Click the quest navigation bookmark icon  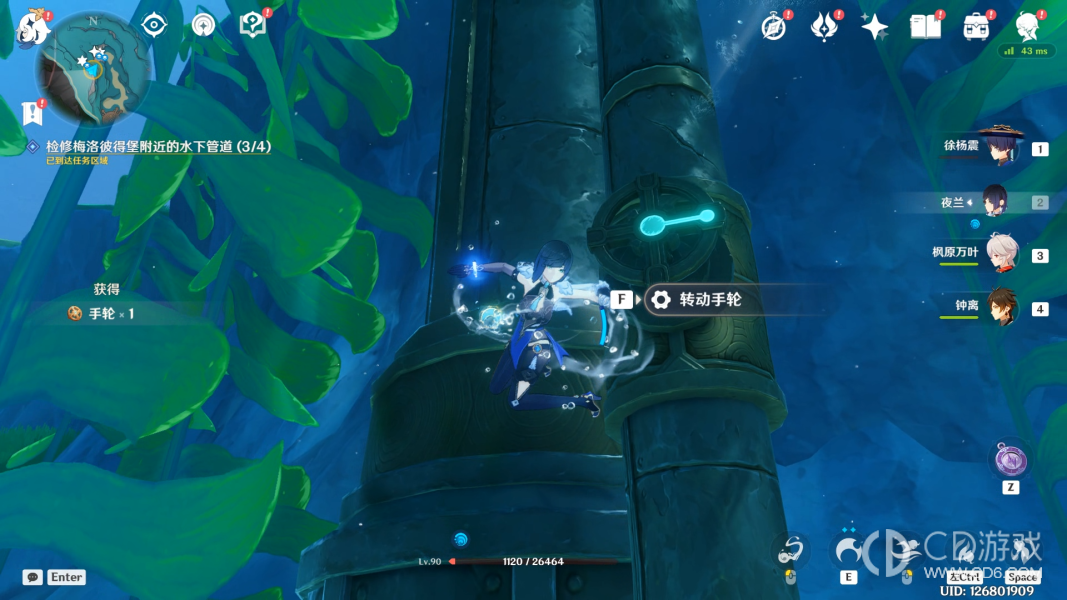coord(33,111)
